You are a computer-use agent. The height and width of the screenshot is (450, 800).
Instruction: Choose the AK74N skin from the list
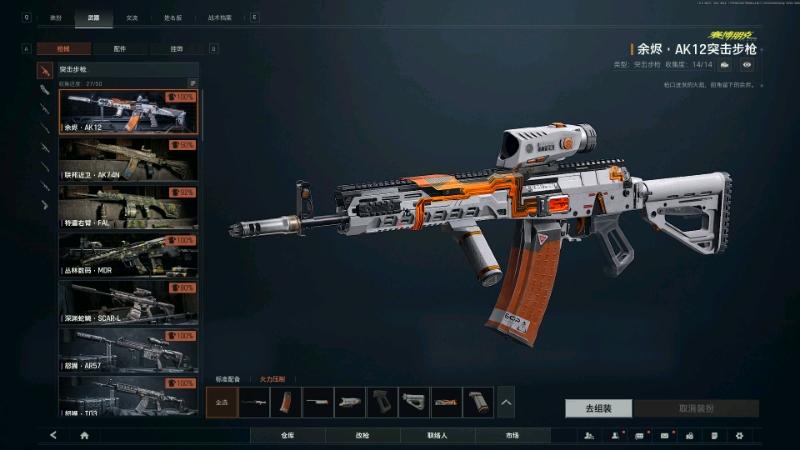128,160
